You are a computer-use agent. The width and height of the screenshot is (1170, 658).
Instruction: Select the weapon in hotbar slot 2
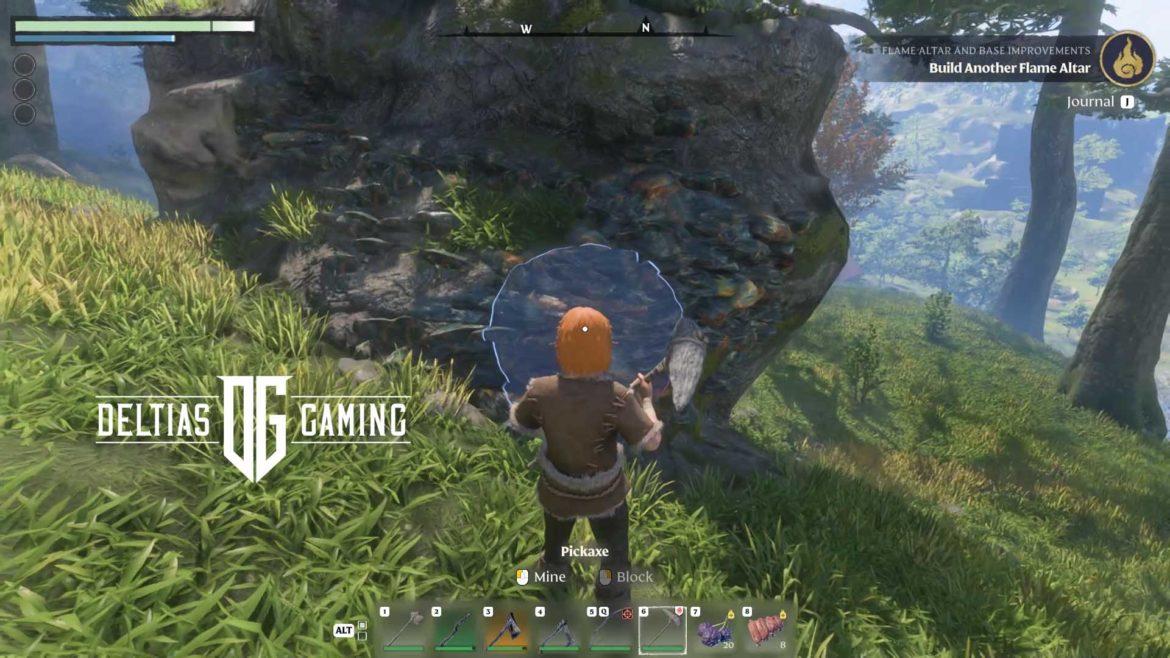click(454, 630)
